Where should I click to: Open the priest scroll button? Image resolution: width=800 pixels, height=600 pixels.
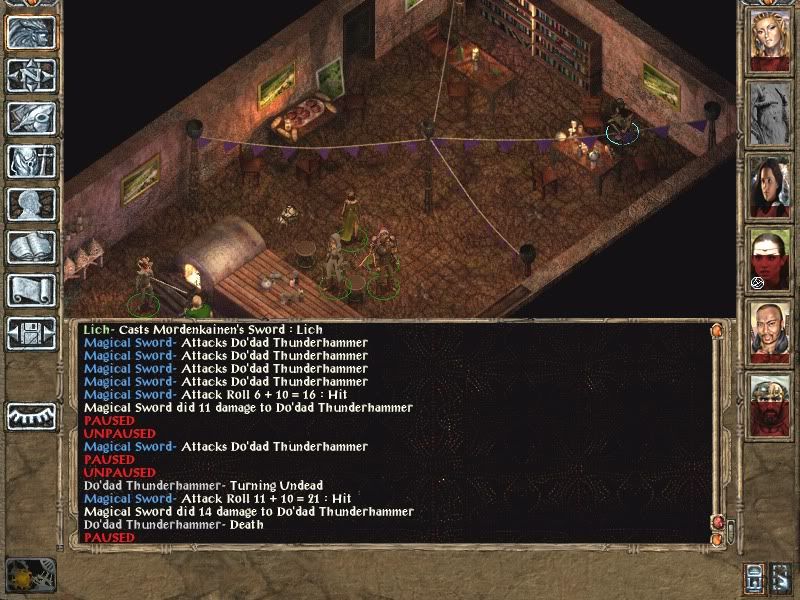(x=31, y=289)
